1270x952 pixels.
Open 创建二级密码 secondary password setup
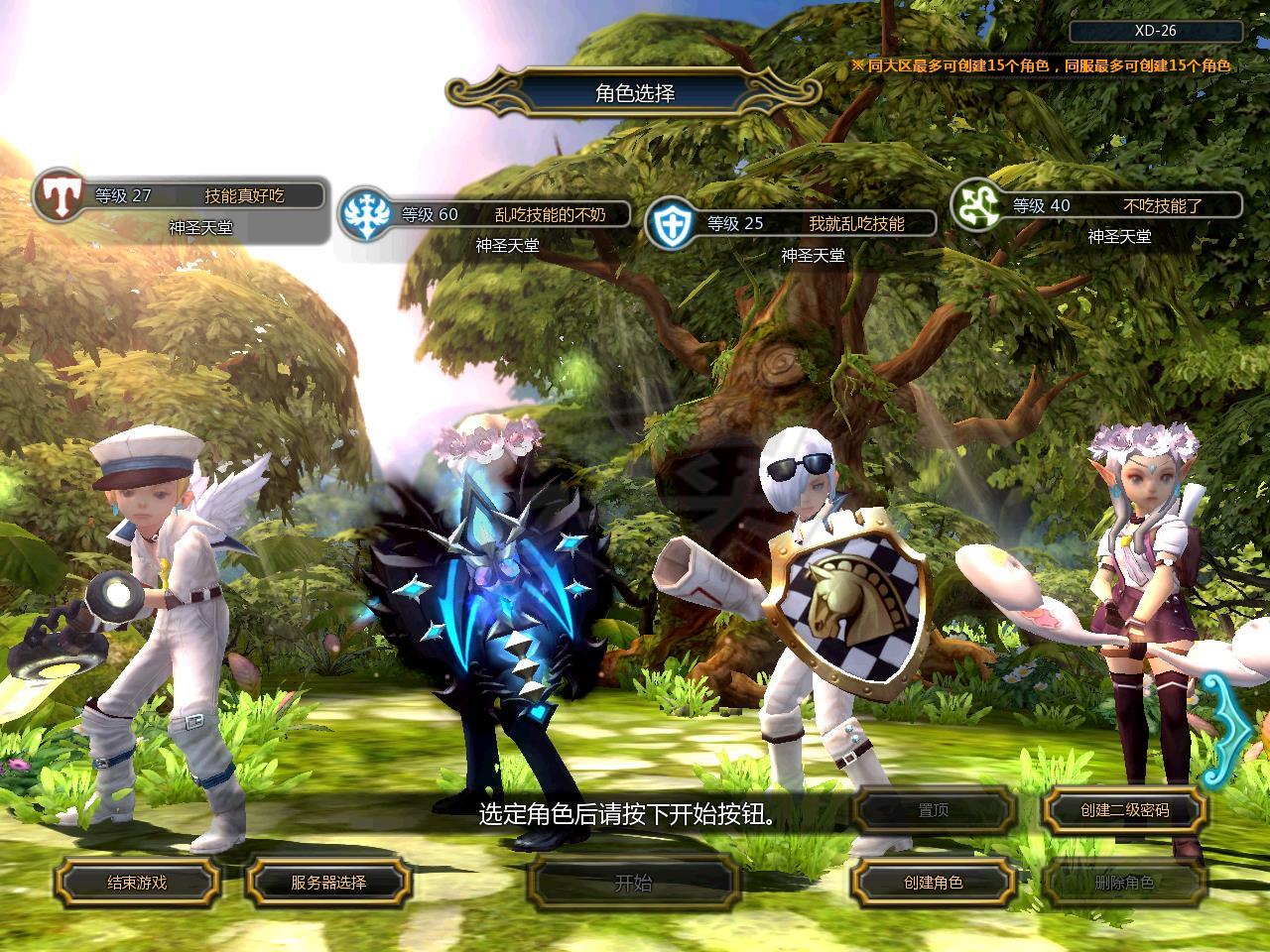click(x=1124, y=810)
